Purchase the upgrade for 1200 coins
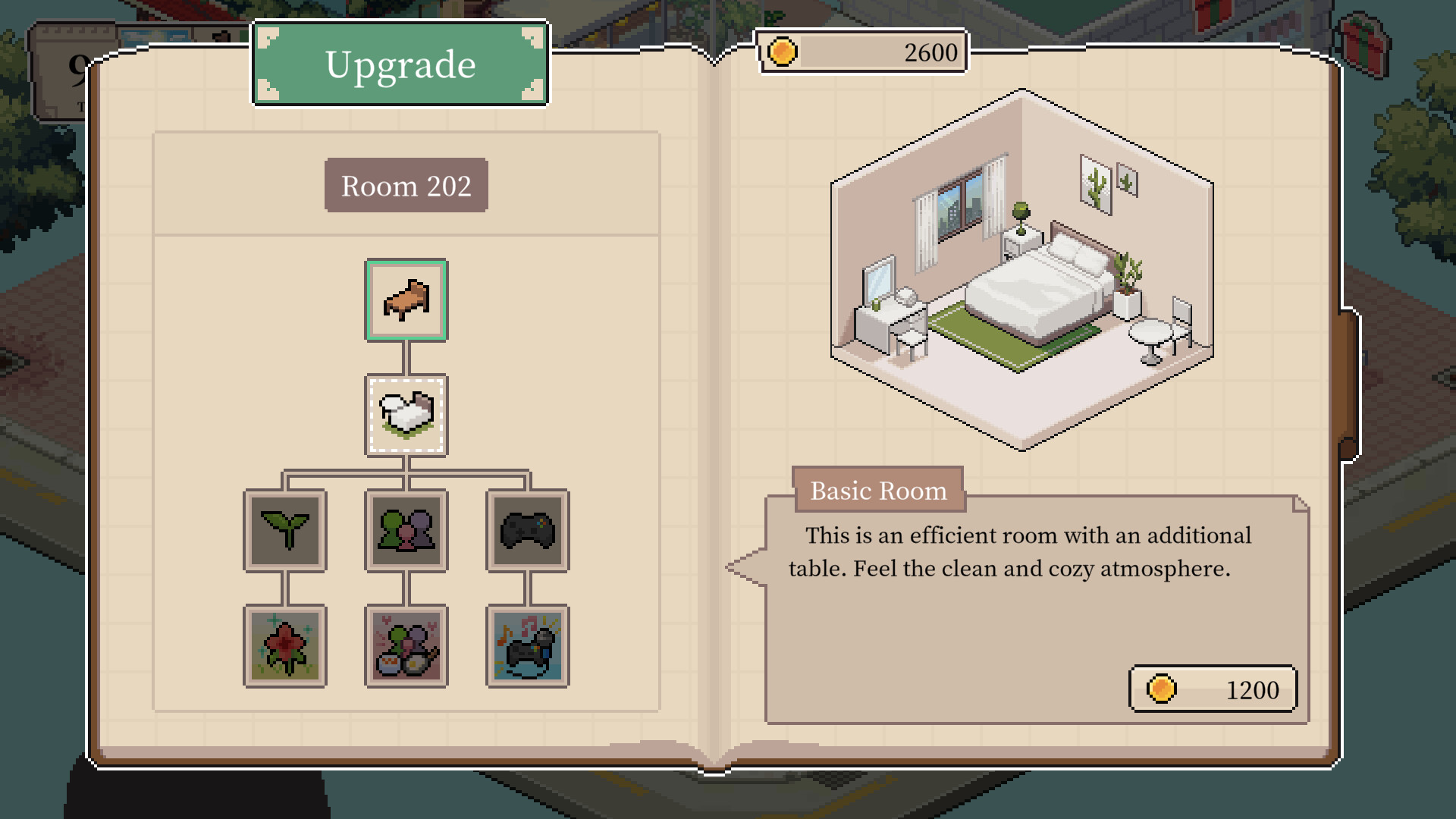The image size is (1456, 819). pyautogui.click(x=1212, y=689)
